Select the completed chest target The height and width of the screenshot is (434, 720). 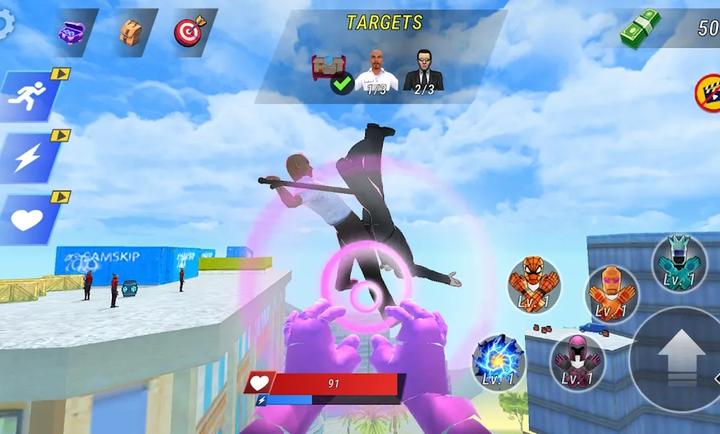coord(330,72)
